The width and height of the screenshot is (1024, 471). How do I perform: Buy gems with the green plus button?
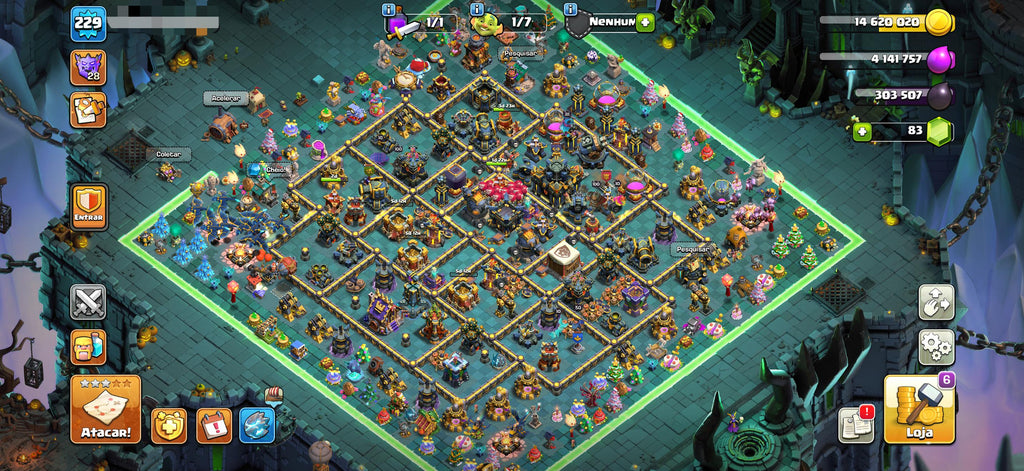pos(861,130)
